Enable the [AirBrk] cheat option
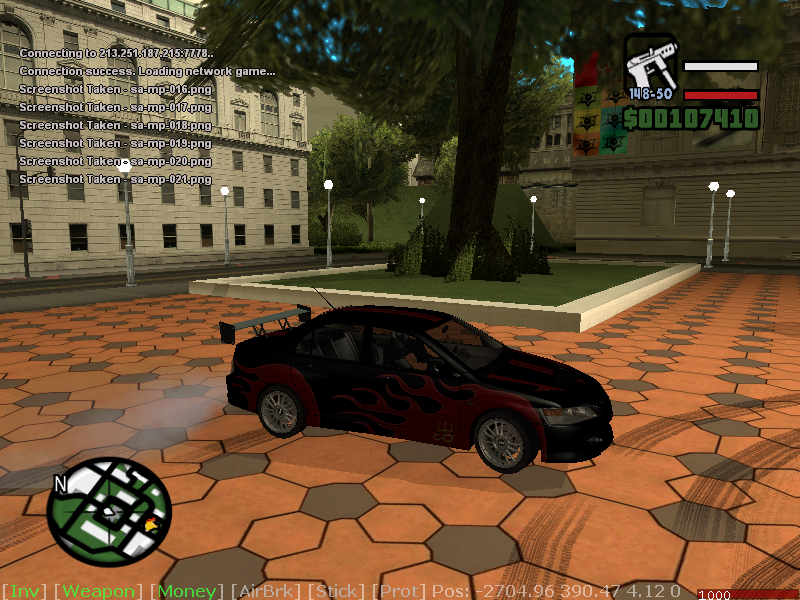The height and width of the screenshot is (600, 800). pyautogui.click(x=267, y=591)
